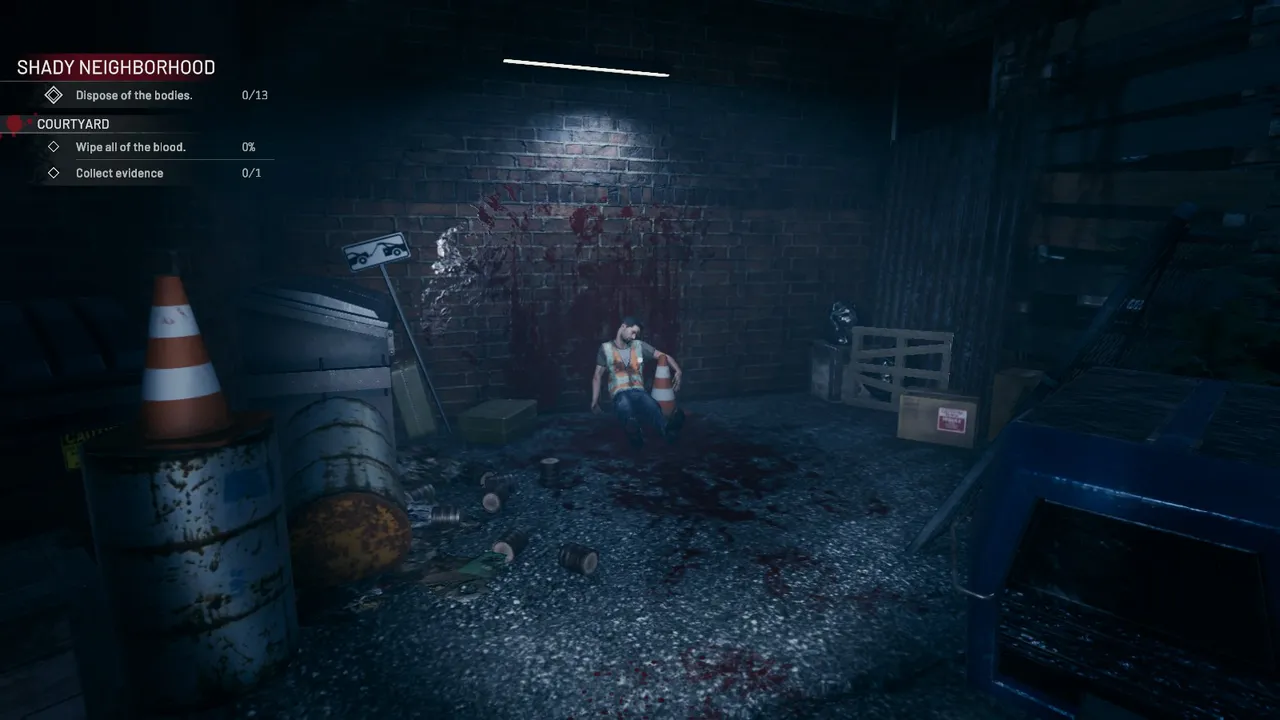Click the diamond icon next to Wipe all of the blood
Screen dimensions: 1280x720
pos(54,146)
